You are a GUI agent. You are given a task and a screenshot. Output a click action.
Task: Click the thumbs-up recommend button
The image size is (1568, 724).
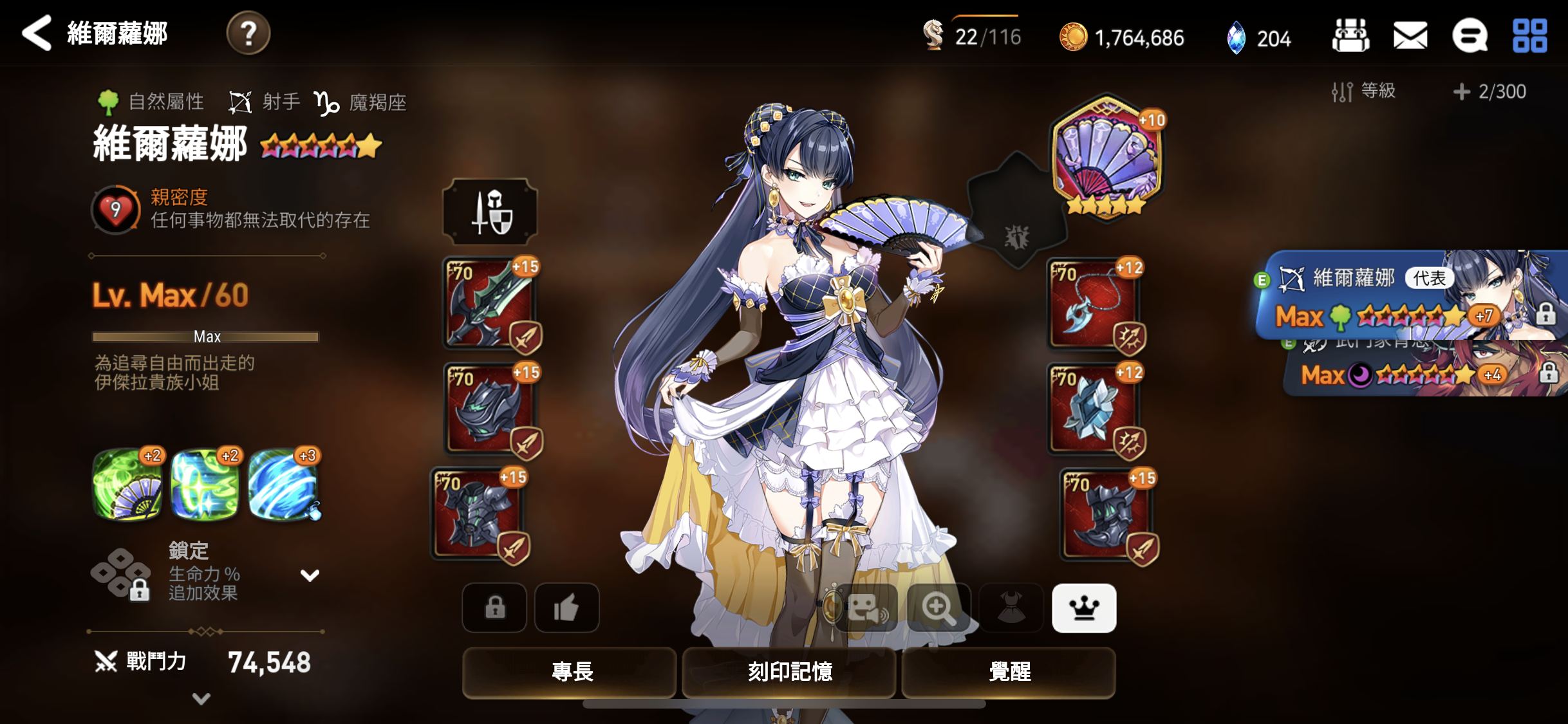pyautogui.click(x=566, y=608)
